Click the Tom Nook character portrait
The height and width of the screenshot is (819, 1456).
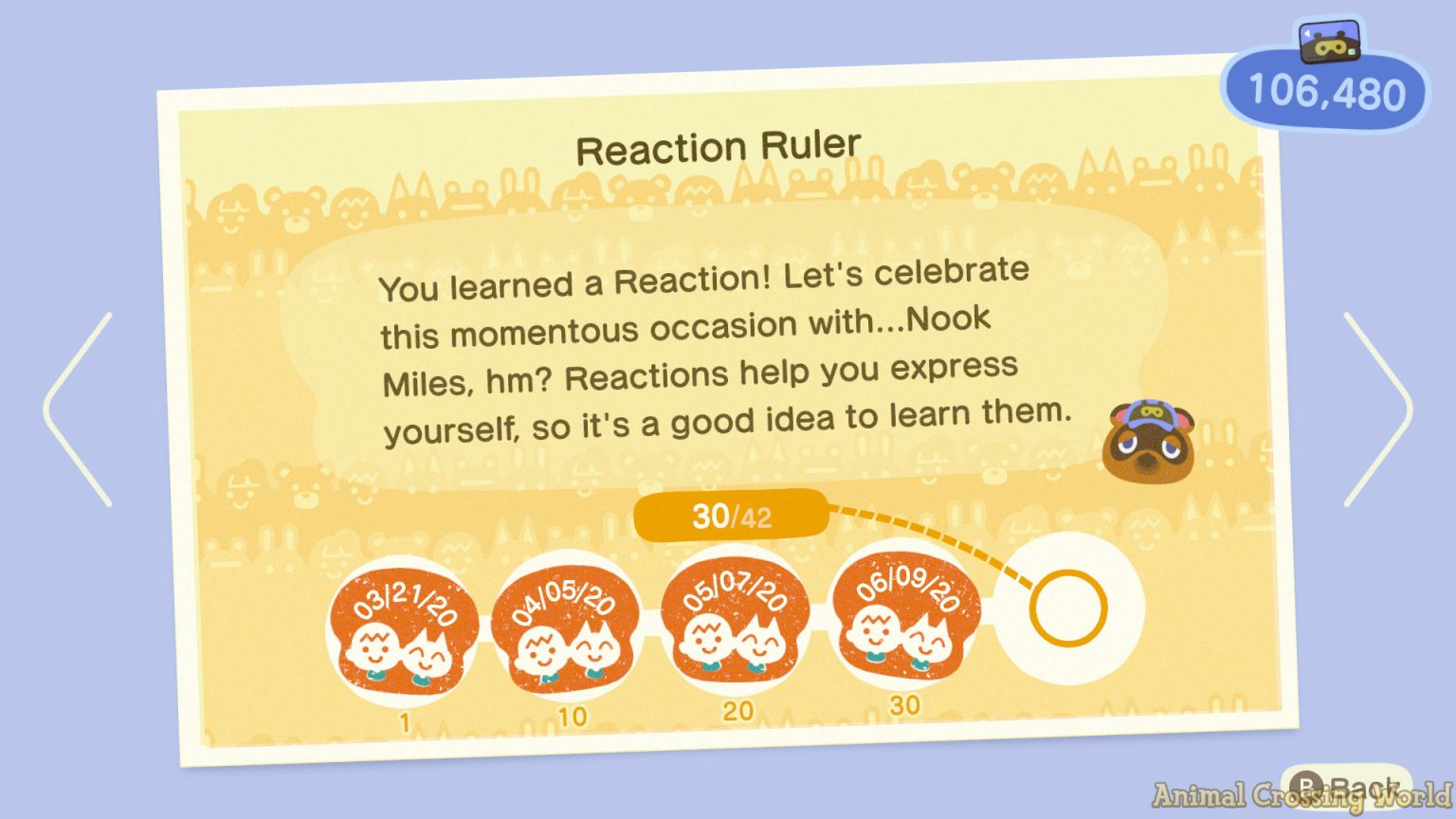pos(1150,441)
